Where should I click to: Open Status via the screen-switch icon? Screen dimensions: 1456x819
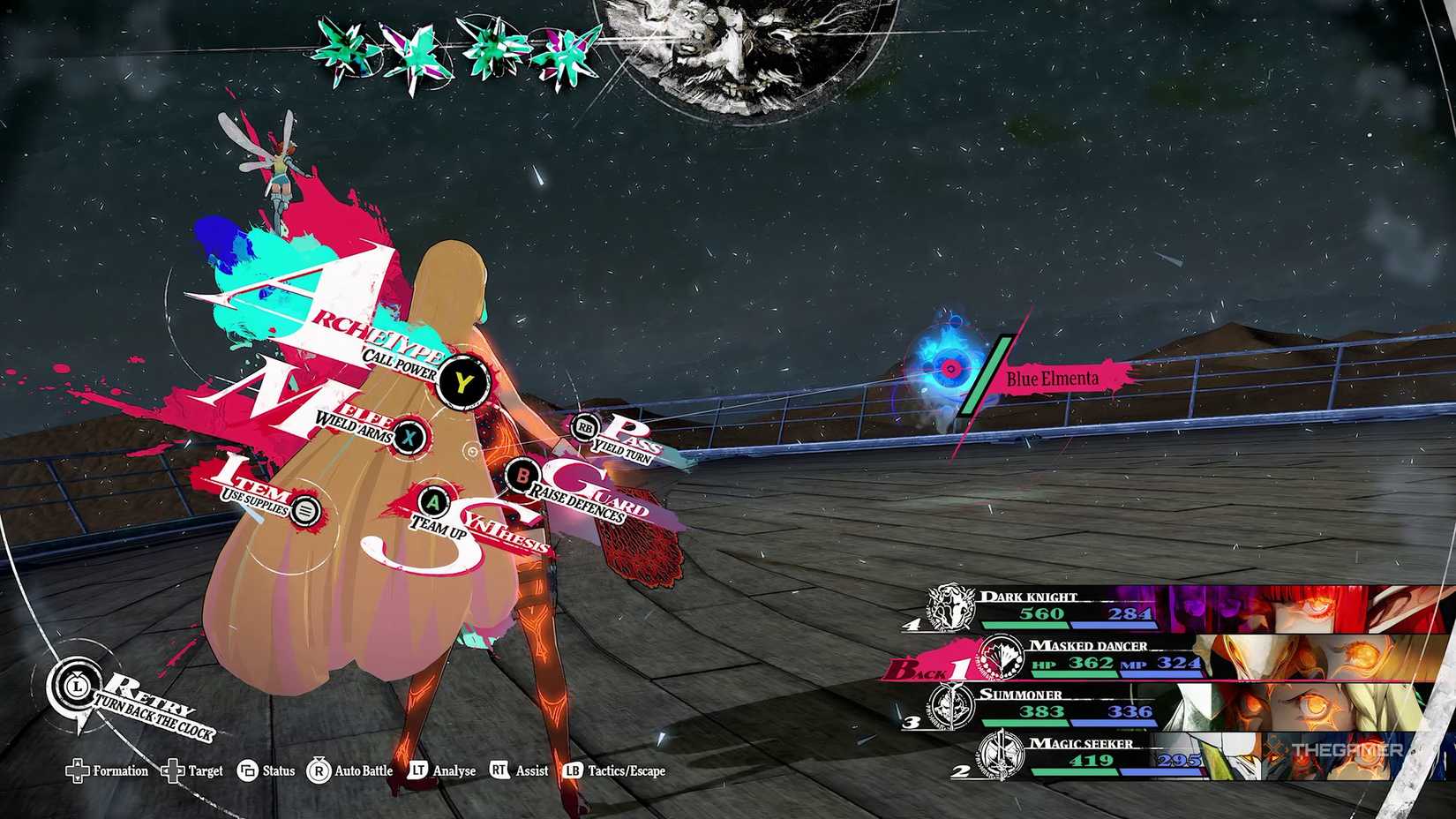[248, 770]
